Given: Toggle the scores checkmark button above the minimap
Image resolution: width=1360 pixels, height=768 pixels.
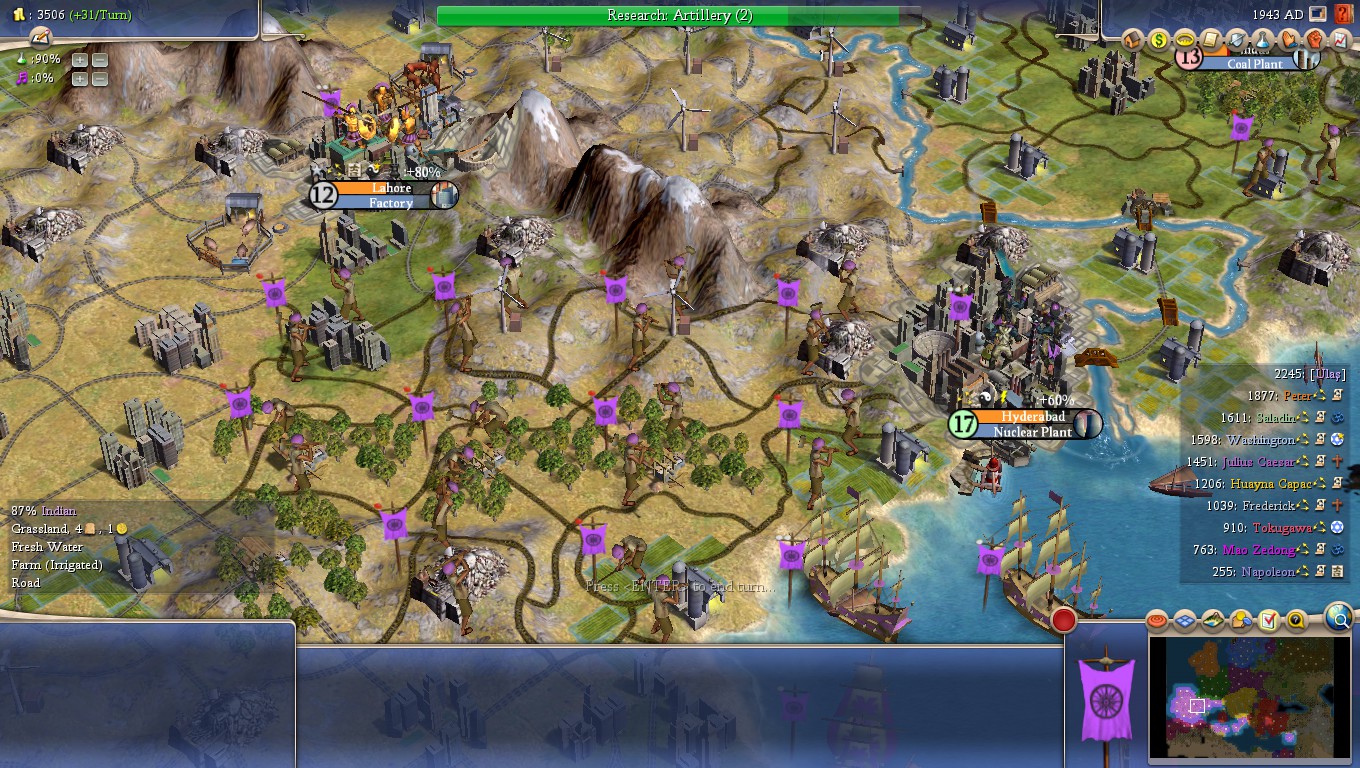Looking at the screenshot, I should 1267,620.
